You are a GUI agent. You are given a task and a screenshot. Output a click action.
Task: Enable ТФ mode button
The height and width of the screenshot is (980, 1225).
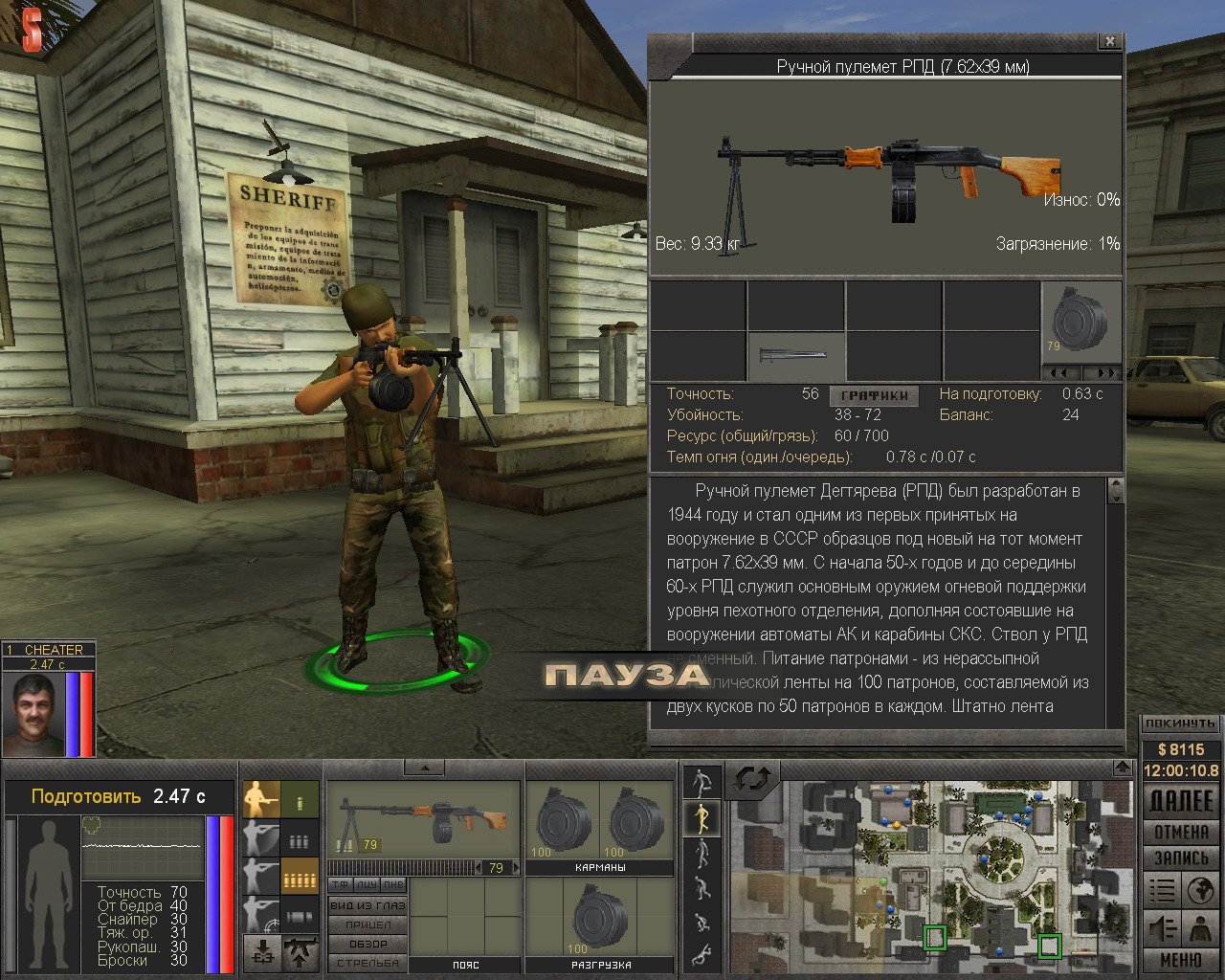pyautogui.click(x=341, y=884)
